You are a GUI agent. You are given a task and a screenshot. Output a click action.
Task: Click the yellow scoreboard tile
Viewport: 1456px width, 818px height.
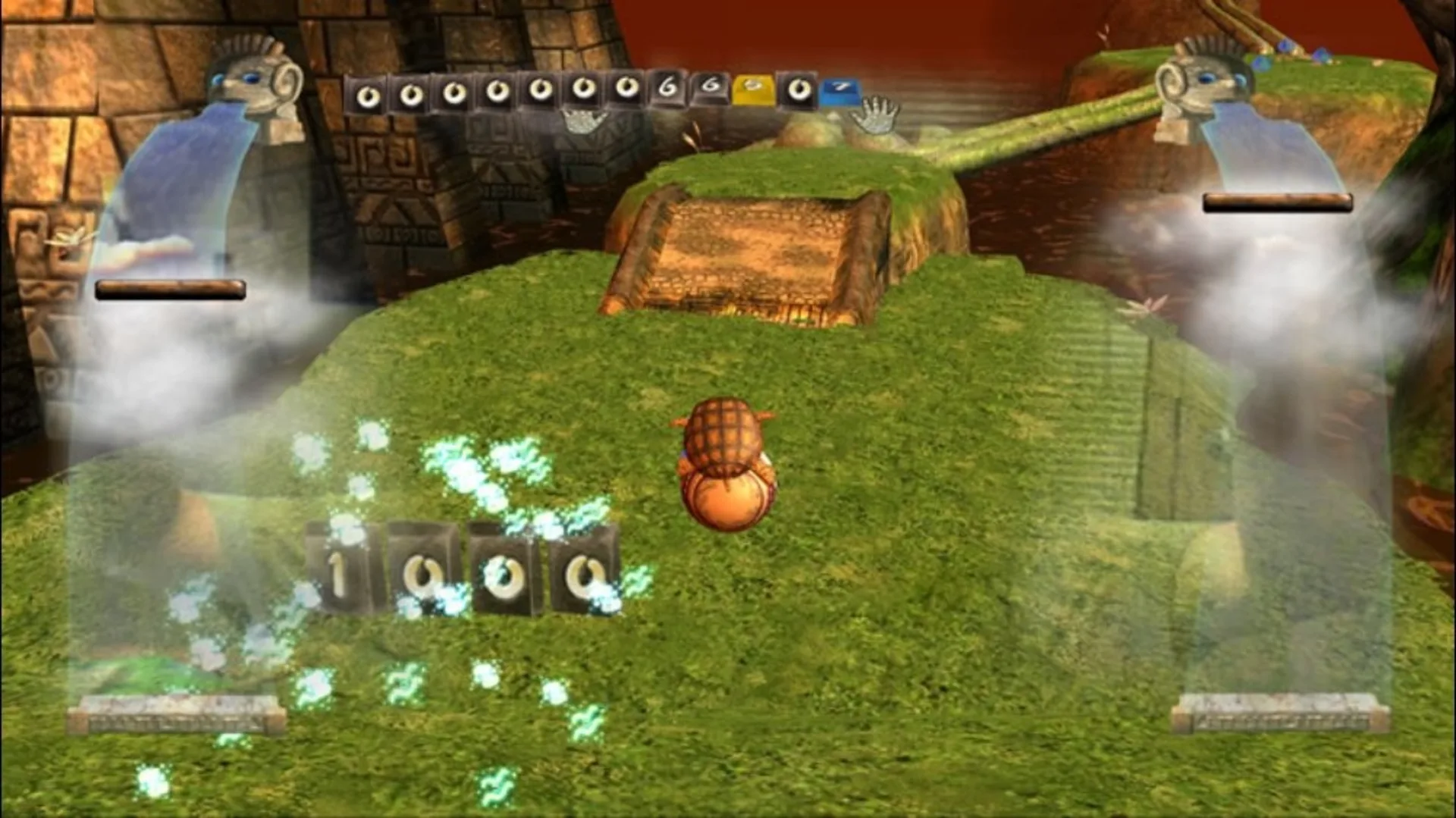click(754, 89)
